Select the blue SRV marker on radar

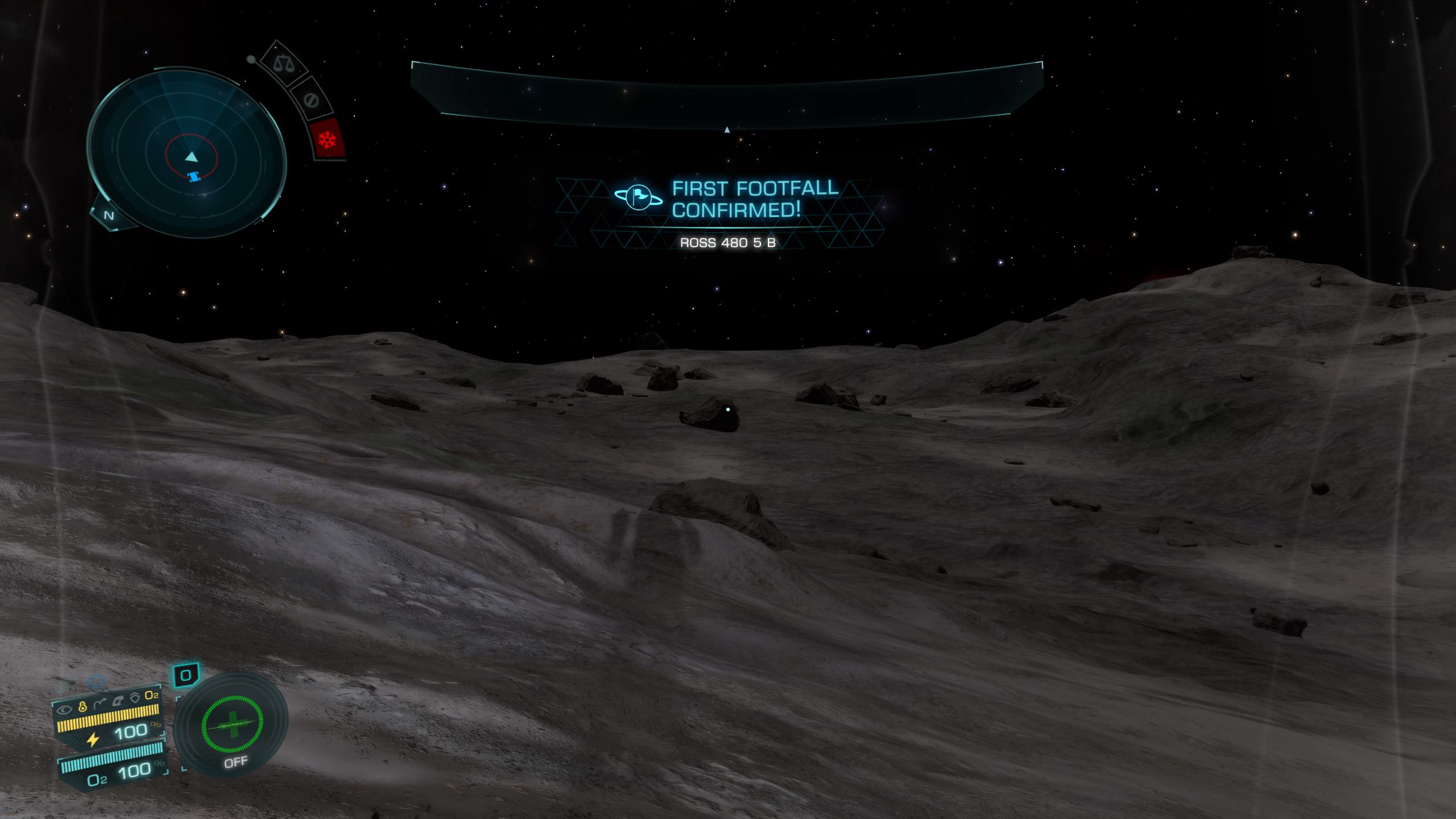(x=195, y=177)
